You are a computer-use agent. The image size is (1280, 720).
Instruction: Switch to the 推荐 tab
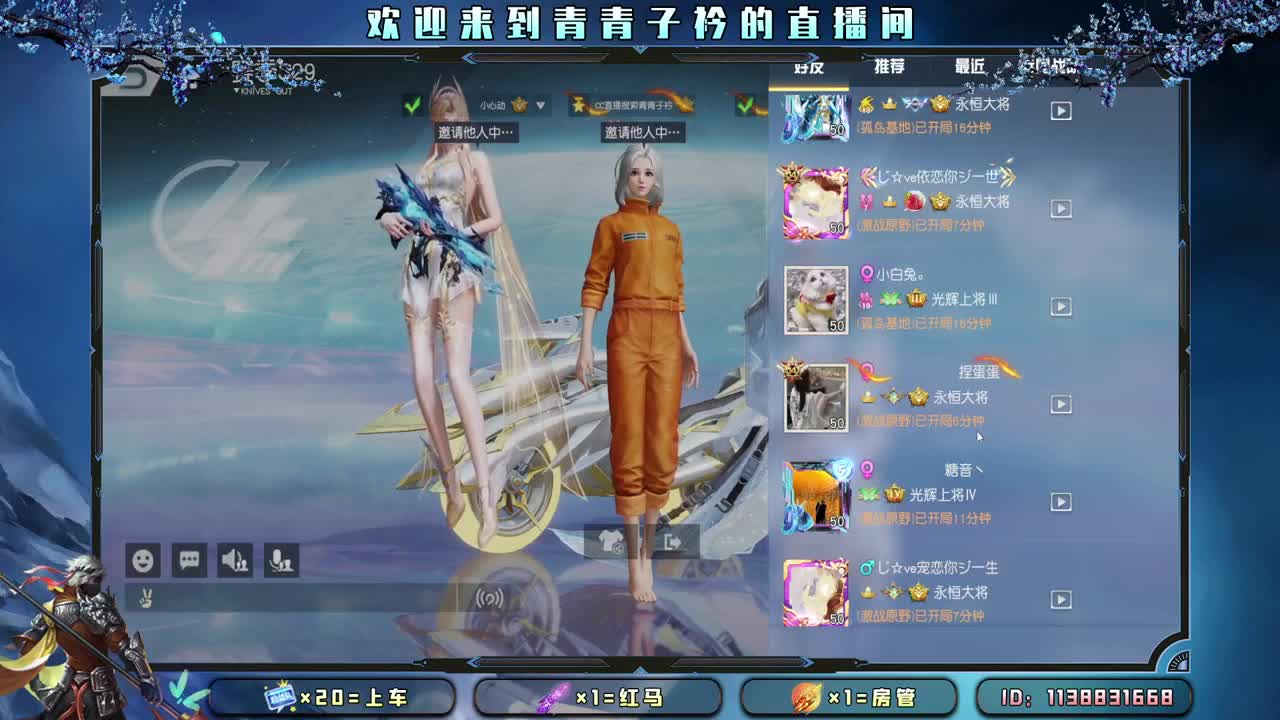coord(889,65)
